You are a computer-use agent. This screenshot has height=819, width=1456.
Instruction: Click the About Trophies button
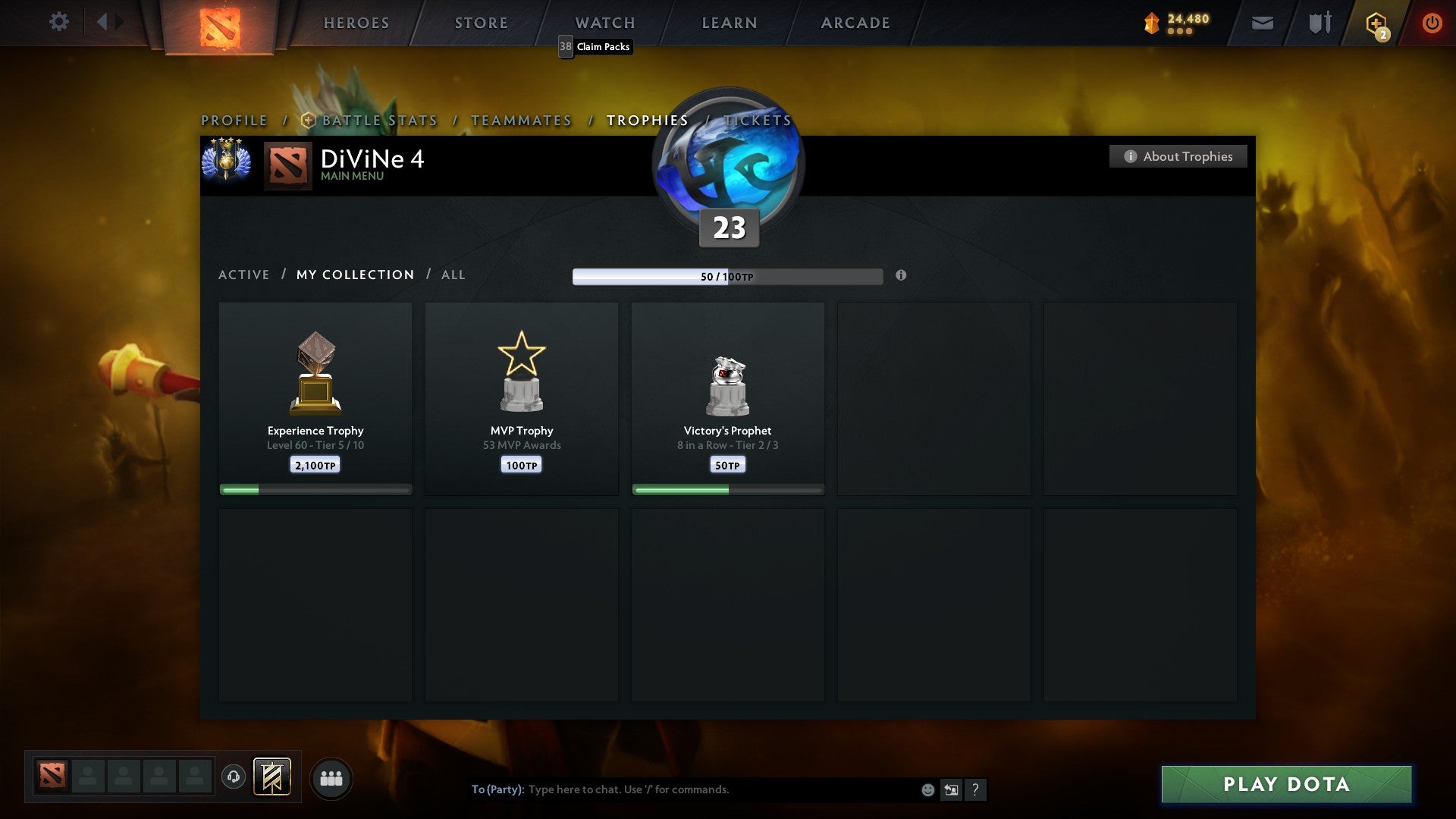coord(1178,156)
